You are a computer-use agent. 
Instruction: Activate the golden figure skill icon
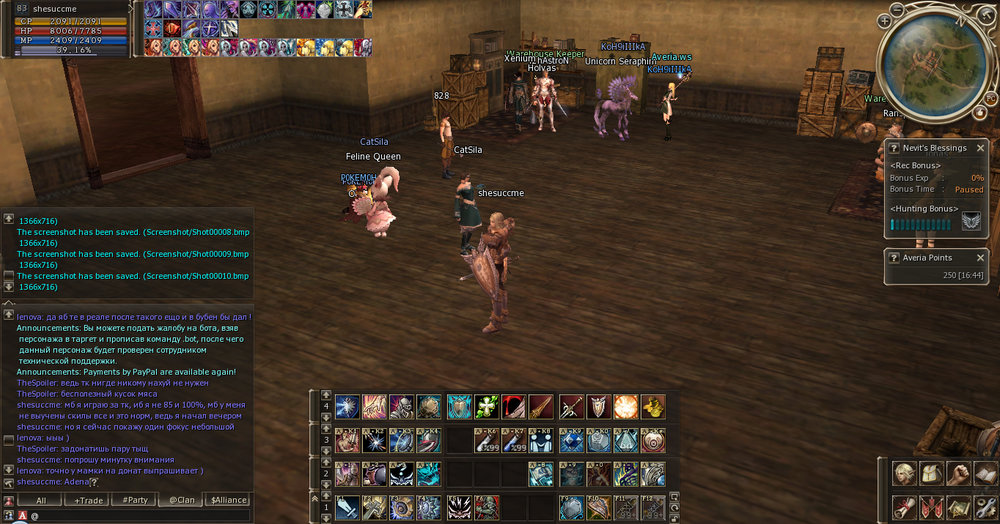(653, 406)
